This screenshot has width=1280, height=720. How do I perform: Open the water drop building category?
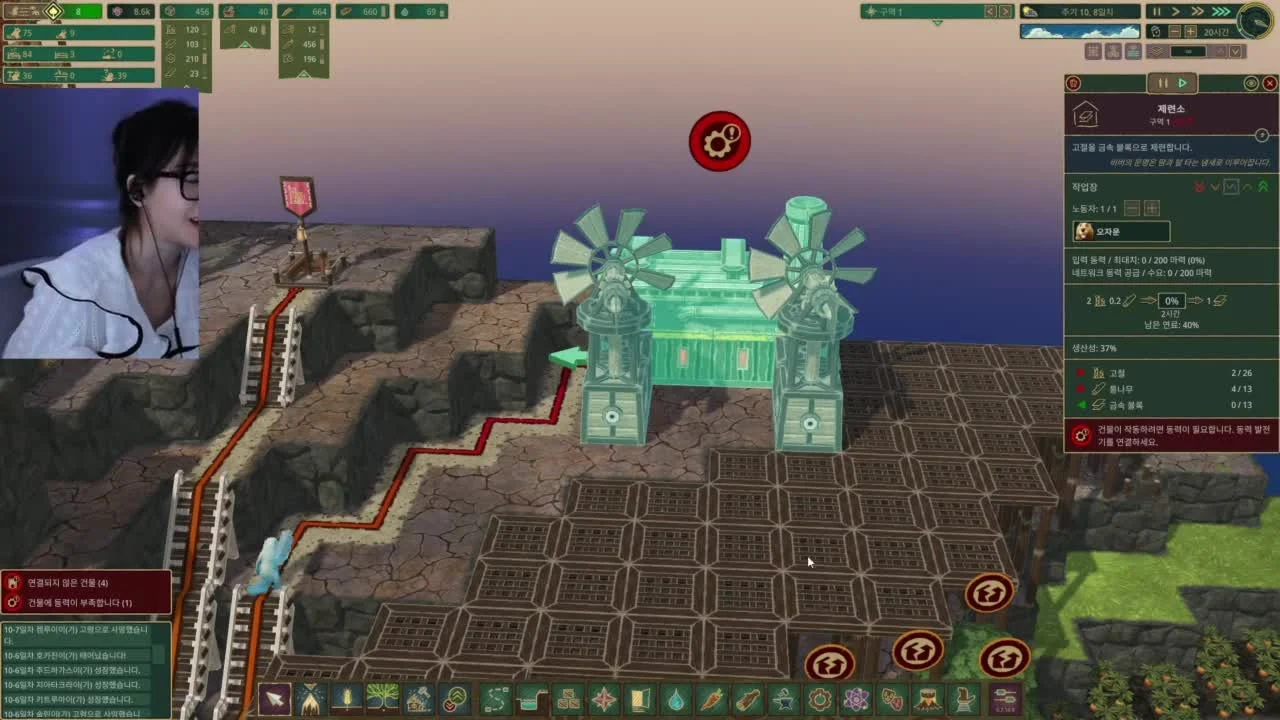677,698
